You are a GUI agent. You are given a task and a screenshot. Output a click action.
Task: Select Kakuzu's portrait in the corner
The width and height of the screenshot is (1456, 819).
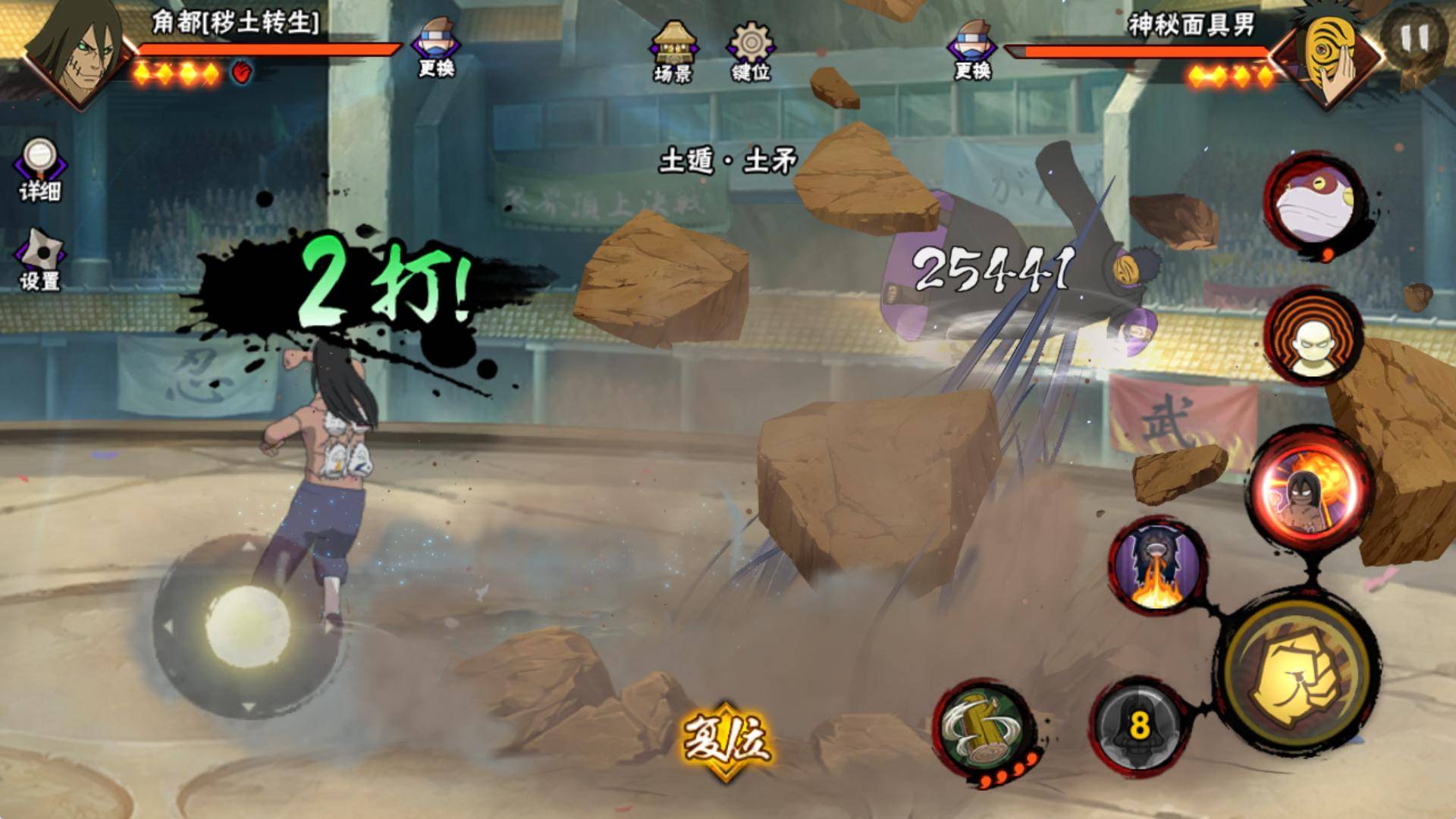point(72,50)
